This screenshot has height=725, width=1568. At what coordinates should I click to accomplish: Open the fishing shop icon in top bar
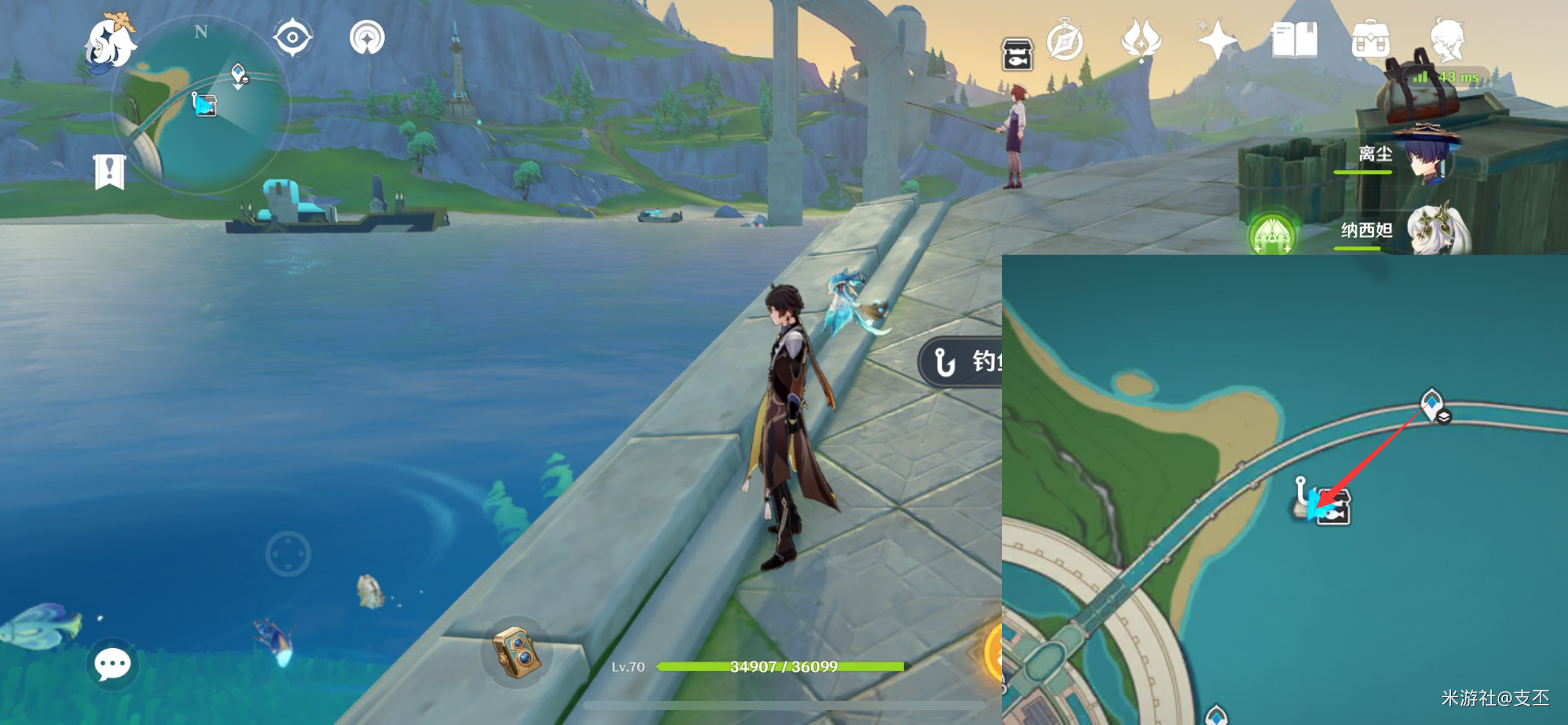[1017, 53]
